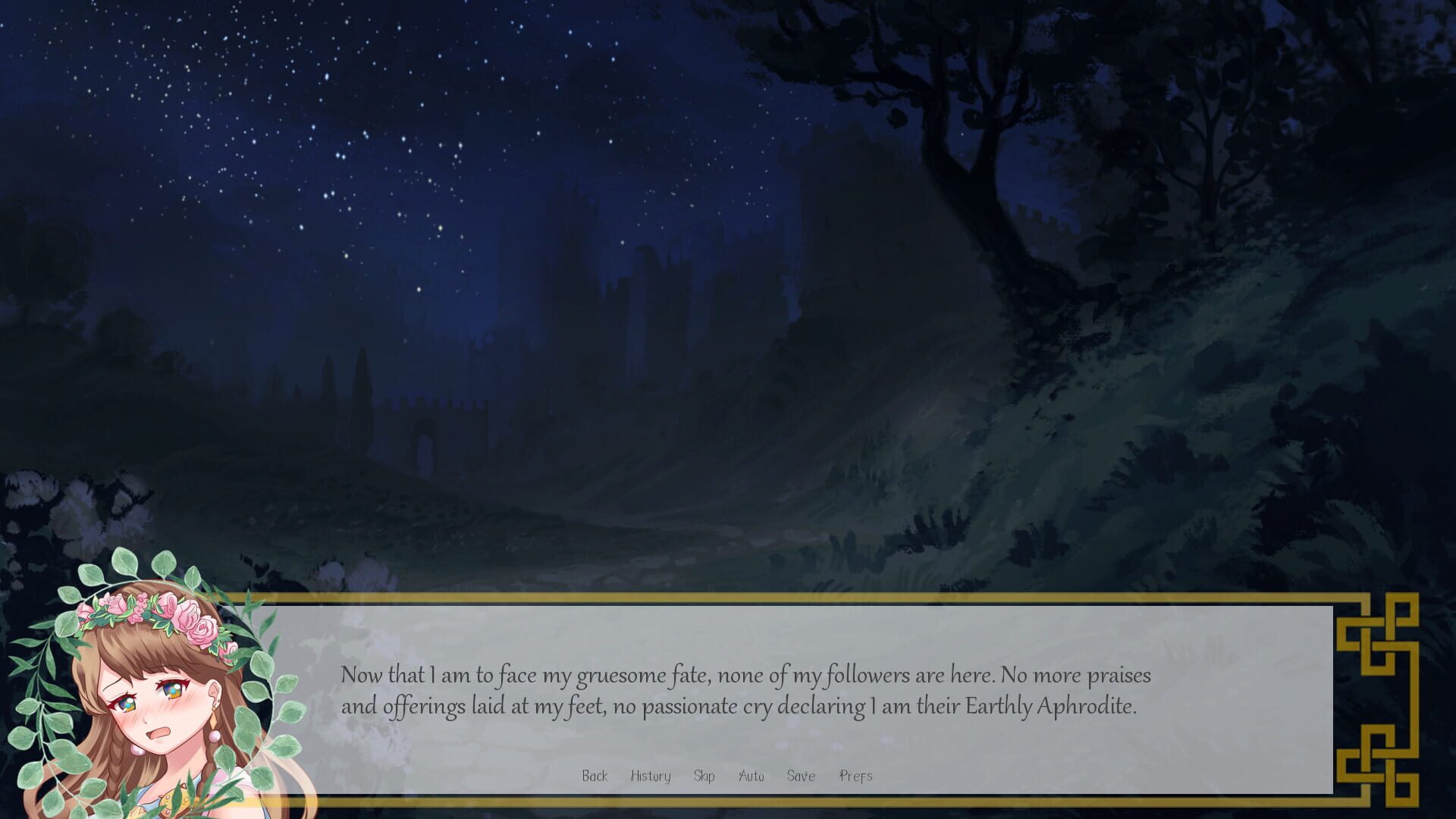The height and width of the screenshot is (819, 1456).
Task: Click Prefs to adjust game preferences
Action: pos(855,776)
